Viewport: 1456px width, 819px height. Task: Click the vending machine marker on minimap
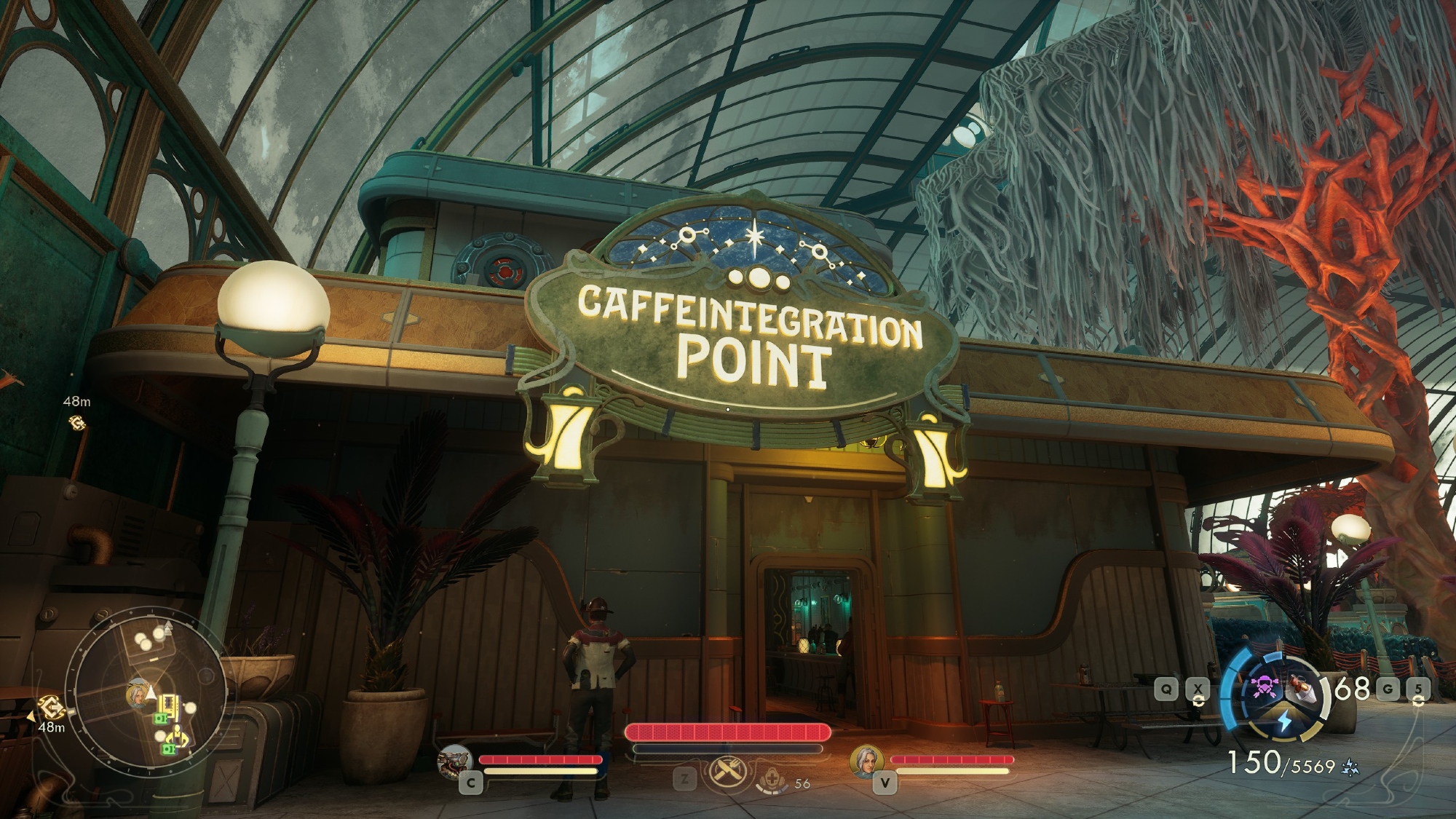tap(170, 705)
